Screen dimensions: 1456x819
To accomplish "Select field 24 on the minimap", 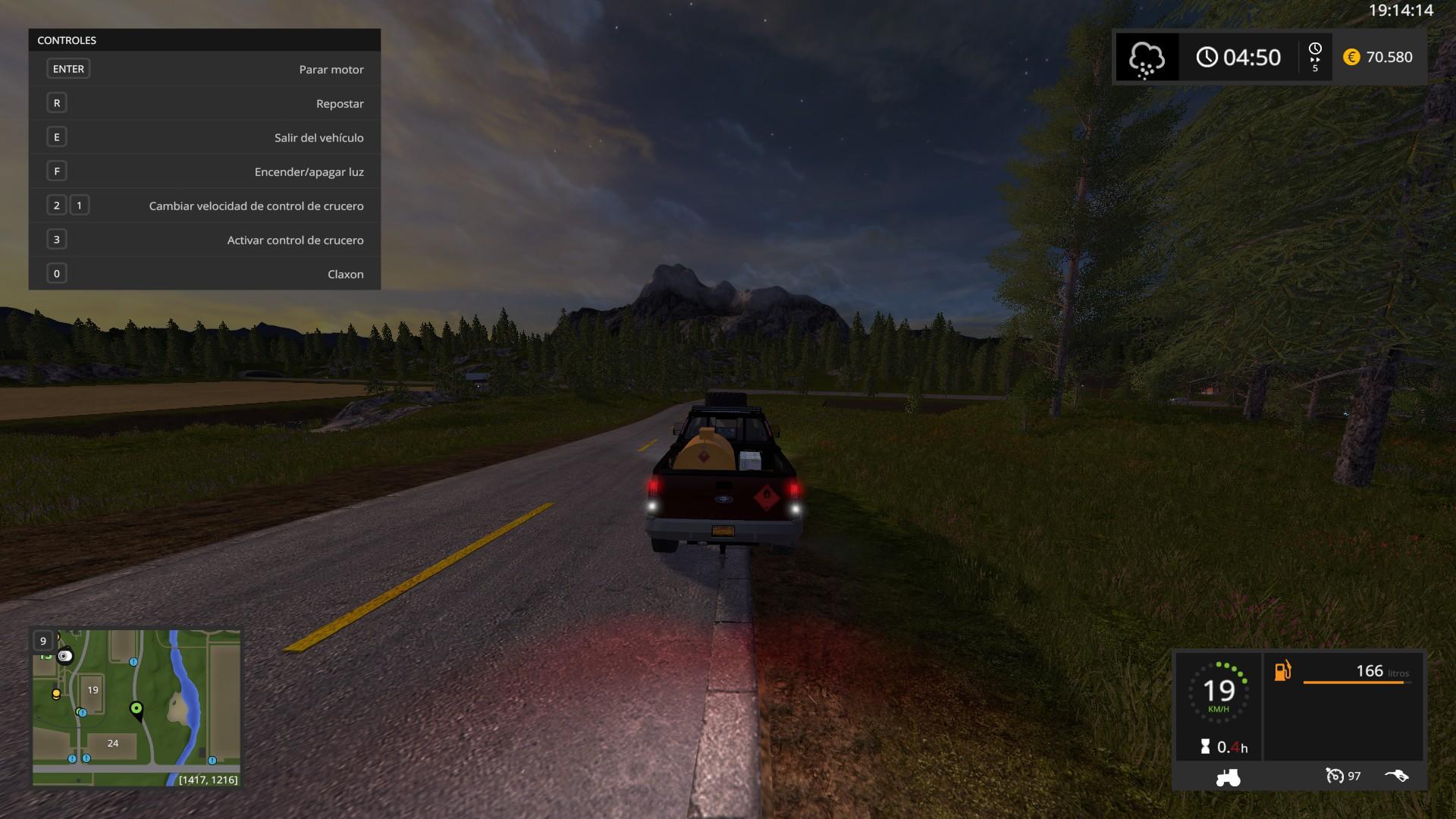I will 113,743.
